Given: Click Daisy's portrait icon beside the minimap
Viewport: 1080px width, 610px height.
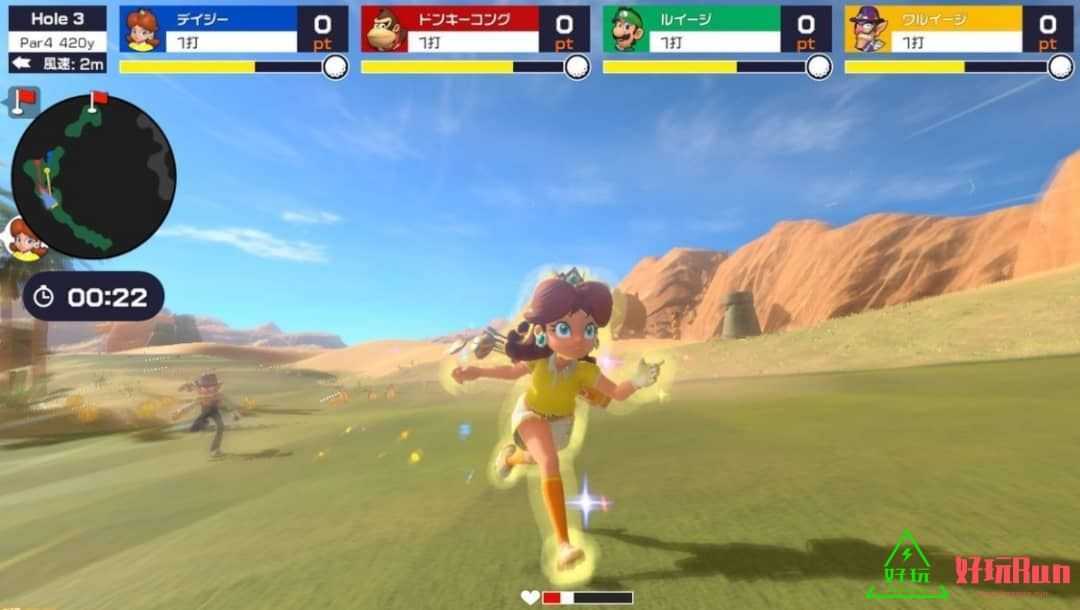Looking at the screenshot, I should [22, 240].
